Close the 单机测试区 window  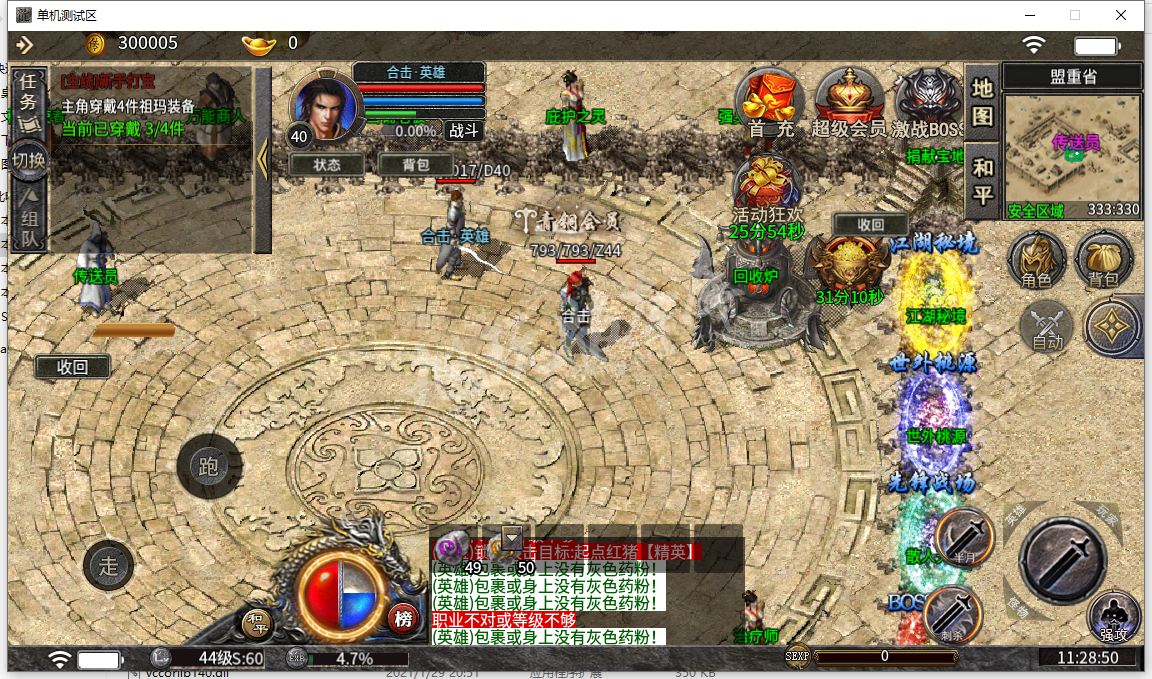coord(1122,15)
